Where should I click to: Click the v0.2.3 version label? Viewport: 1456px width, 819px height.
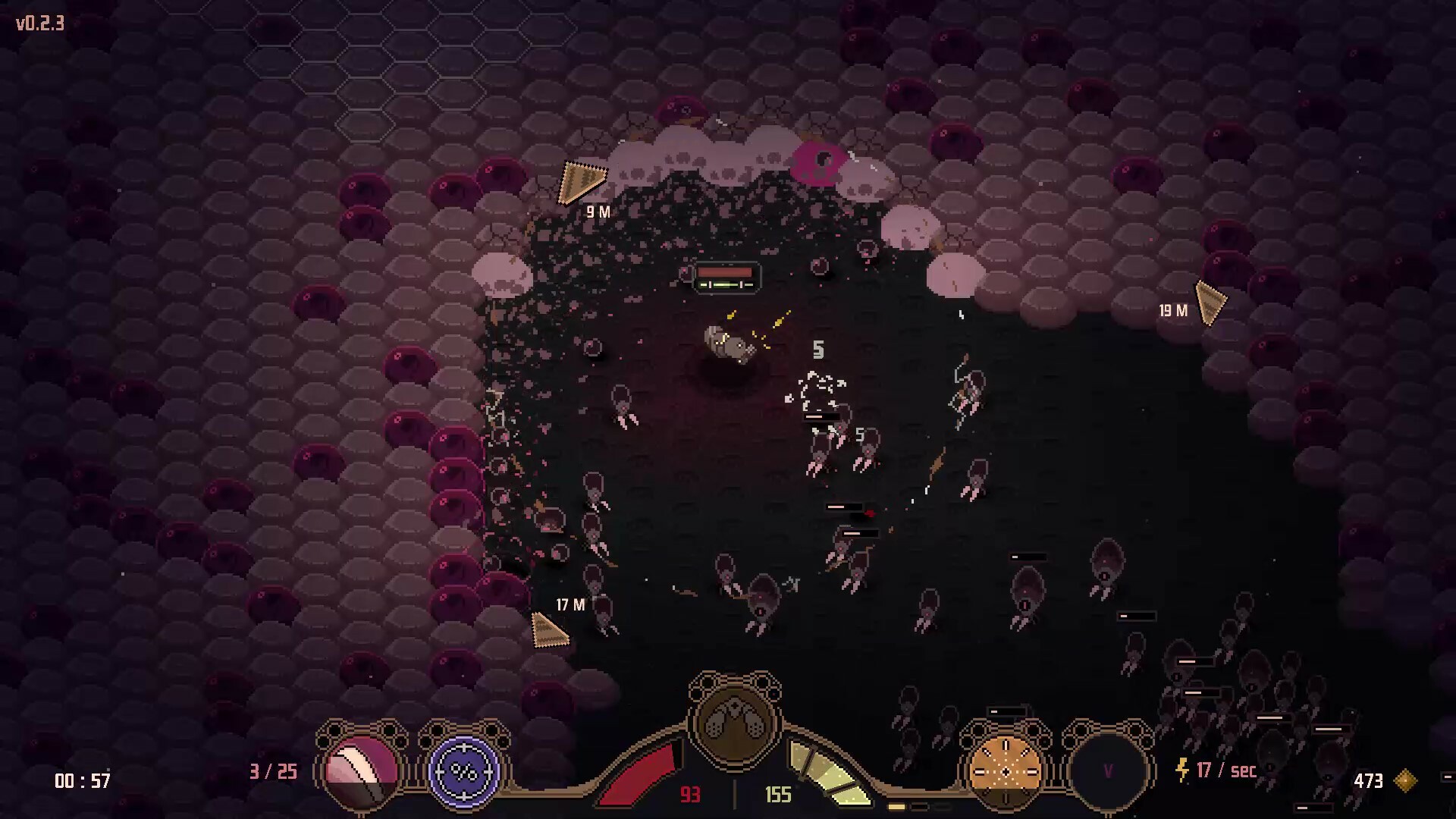[x=39, y=24]
